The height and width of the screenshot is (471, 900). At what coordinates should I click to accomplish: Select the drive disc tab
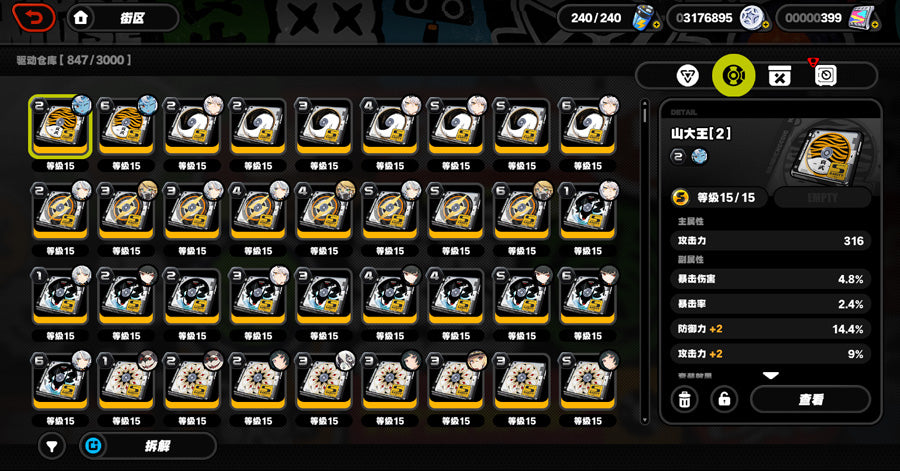(x=733, y=76)
